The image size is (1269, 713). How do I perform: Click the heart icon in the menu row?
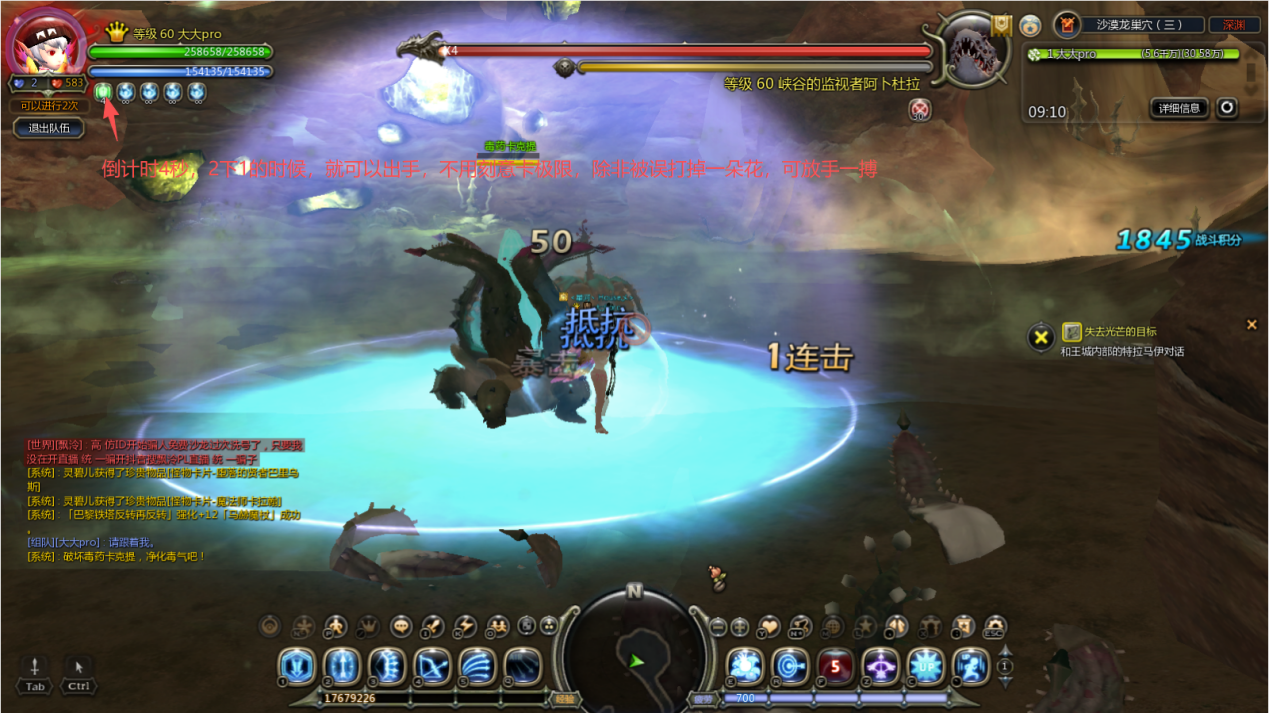[769, 627]
